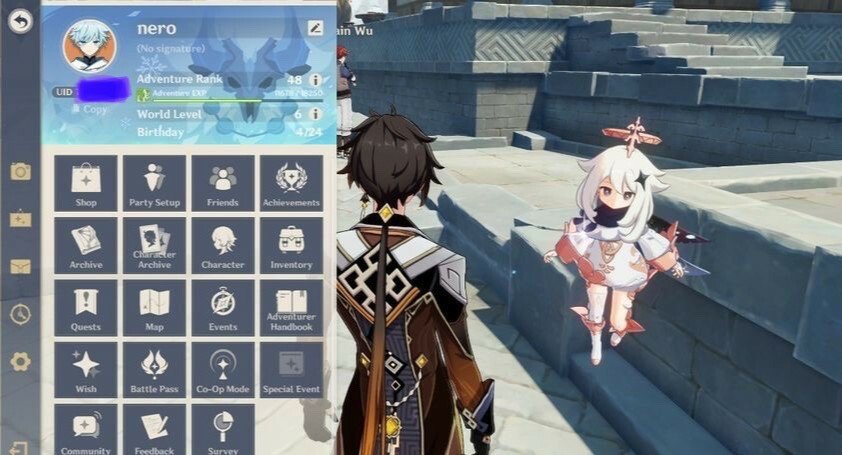Open the camera from the sidebar
This screenshot has height=455, width=842.
[x=20, y=172]
